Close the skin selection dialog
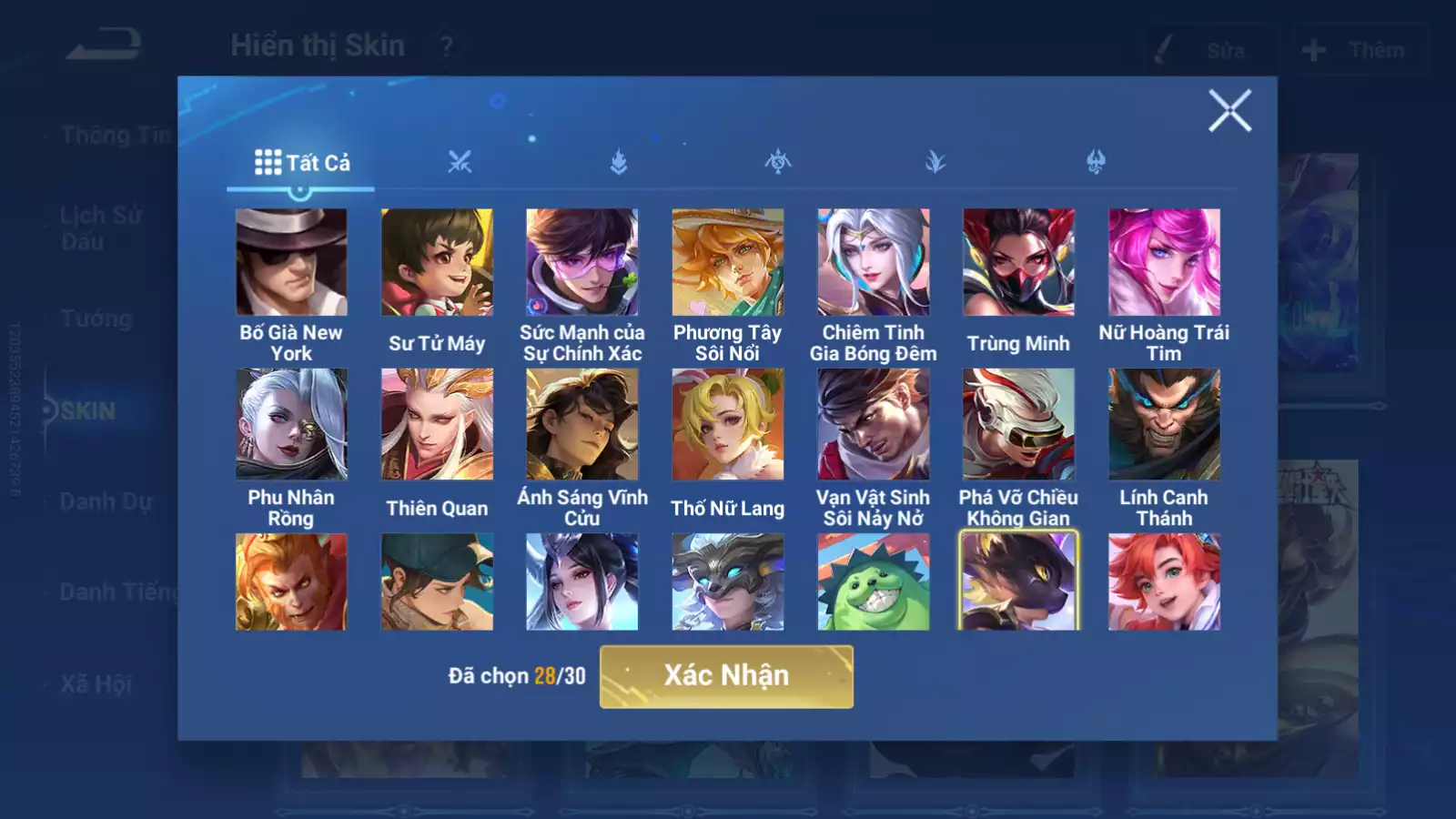 (x=1229, y=111)
